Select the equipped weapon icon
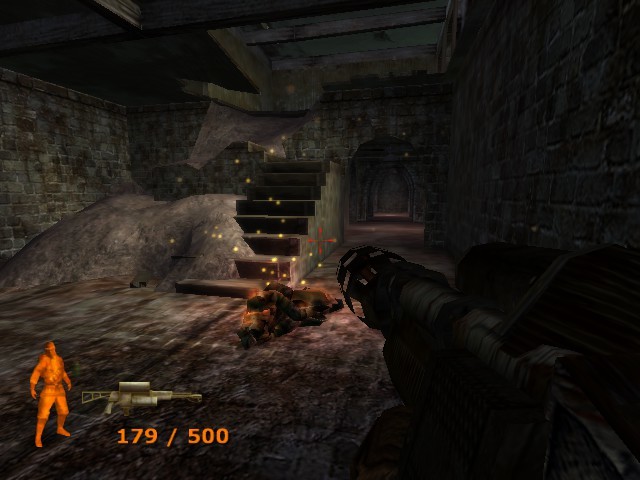 (139, 397)
